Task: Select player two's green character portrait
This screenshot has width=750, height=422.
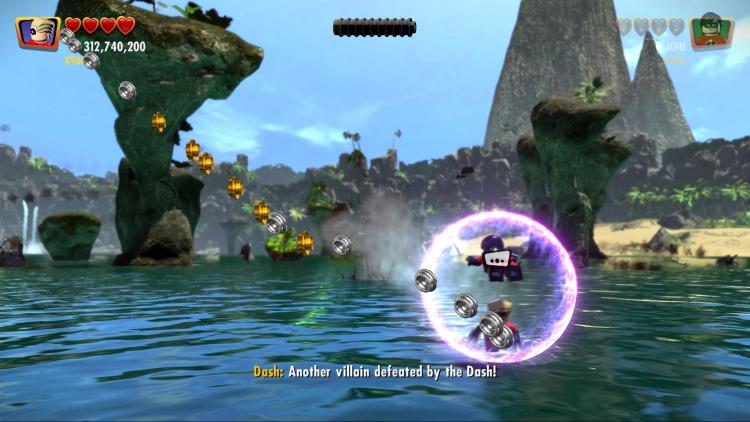Action: pyautogui.click(x=712, y=33)
